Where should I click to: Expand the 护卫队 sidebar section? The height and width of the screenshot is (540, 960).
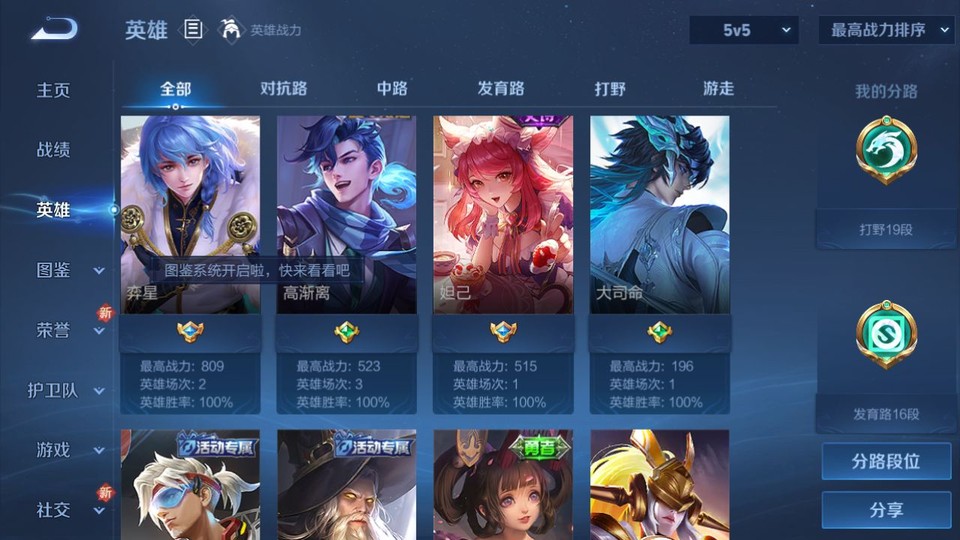66,390
